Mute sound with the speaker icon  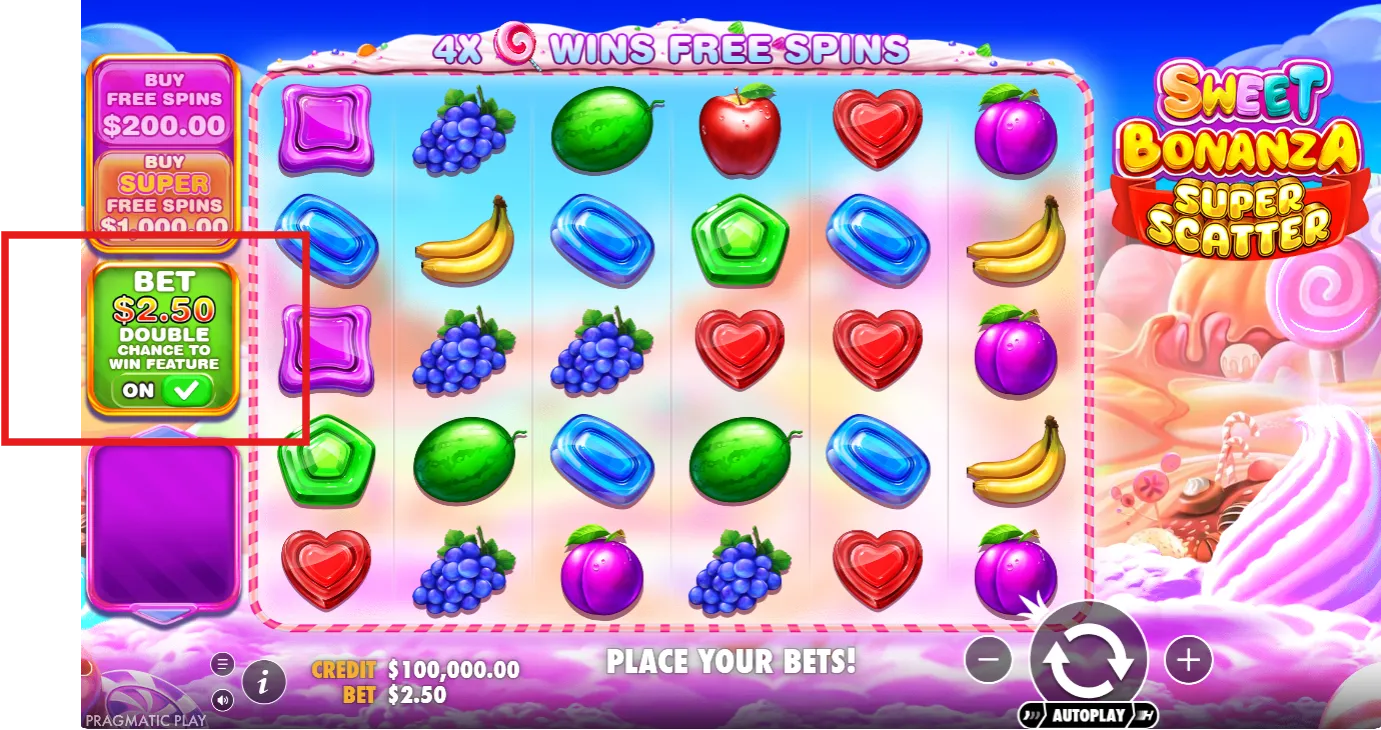(223, 699)
